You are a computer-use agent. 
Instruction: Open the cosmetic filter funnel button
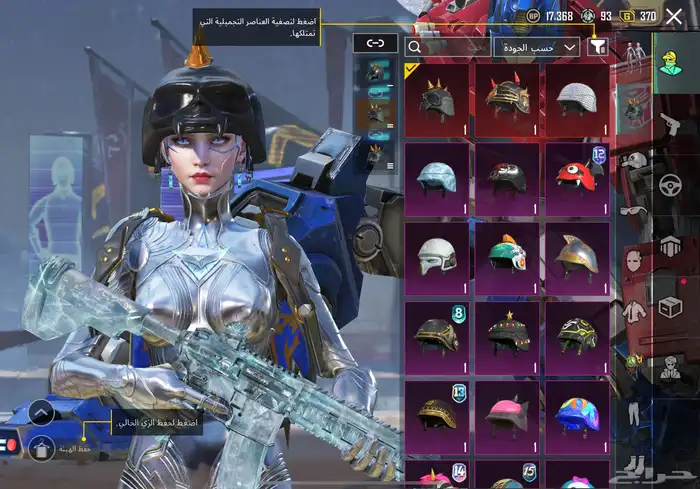click(598, 46)
